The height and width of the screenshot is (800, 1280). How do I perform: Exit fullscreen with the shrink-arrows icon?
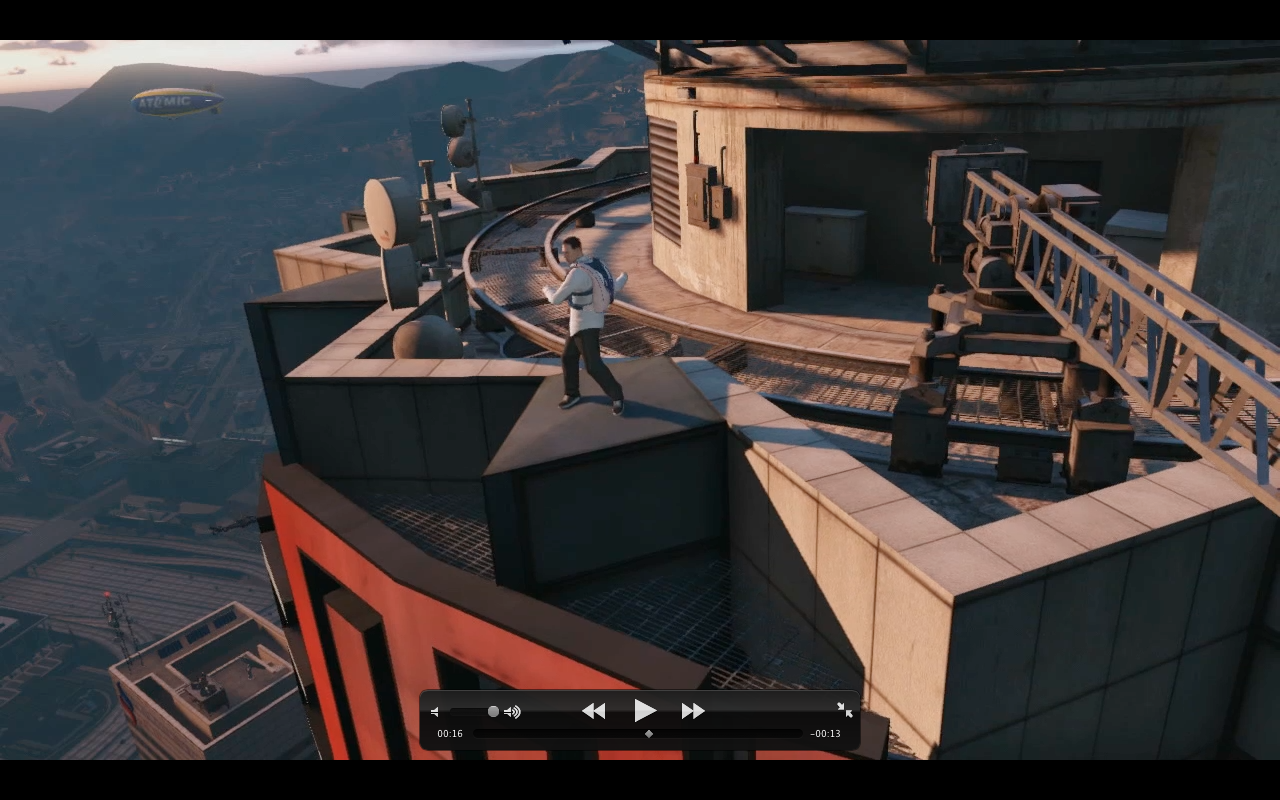point(845,710)
